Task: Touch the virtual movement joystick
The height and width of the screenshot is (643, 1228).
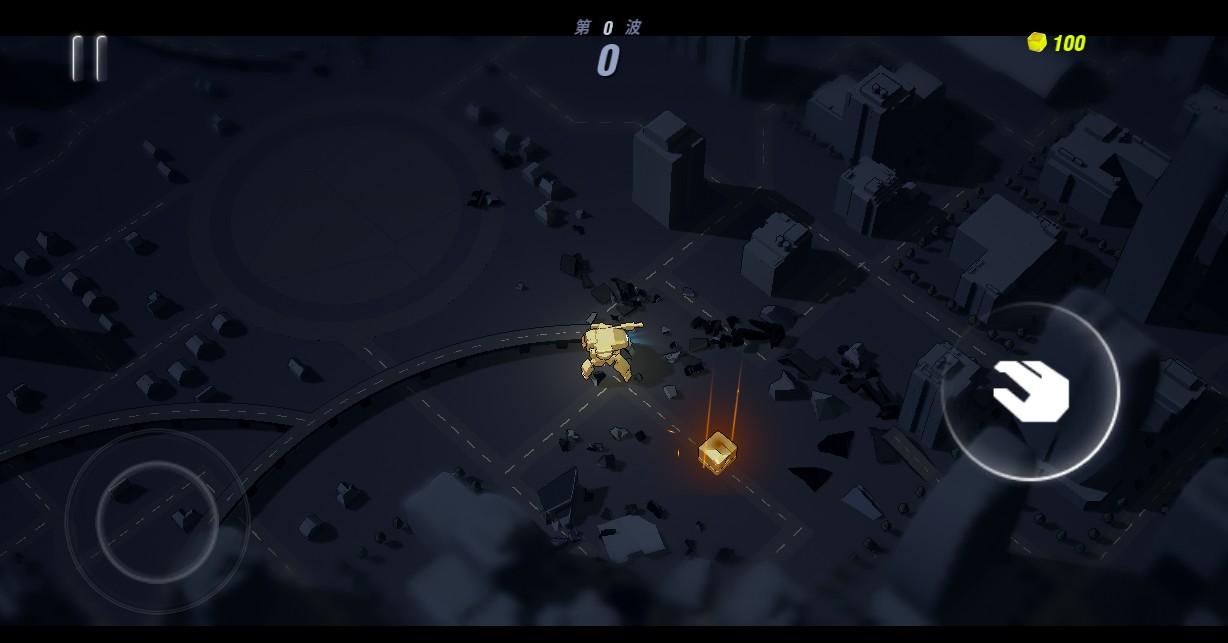Action: click(157, 520)
